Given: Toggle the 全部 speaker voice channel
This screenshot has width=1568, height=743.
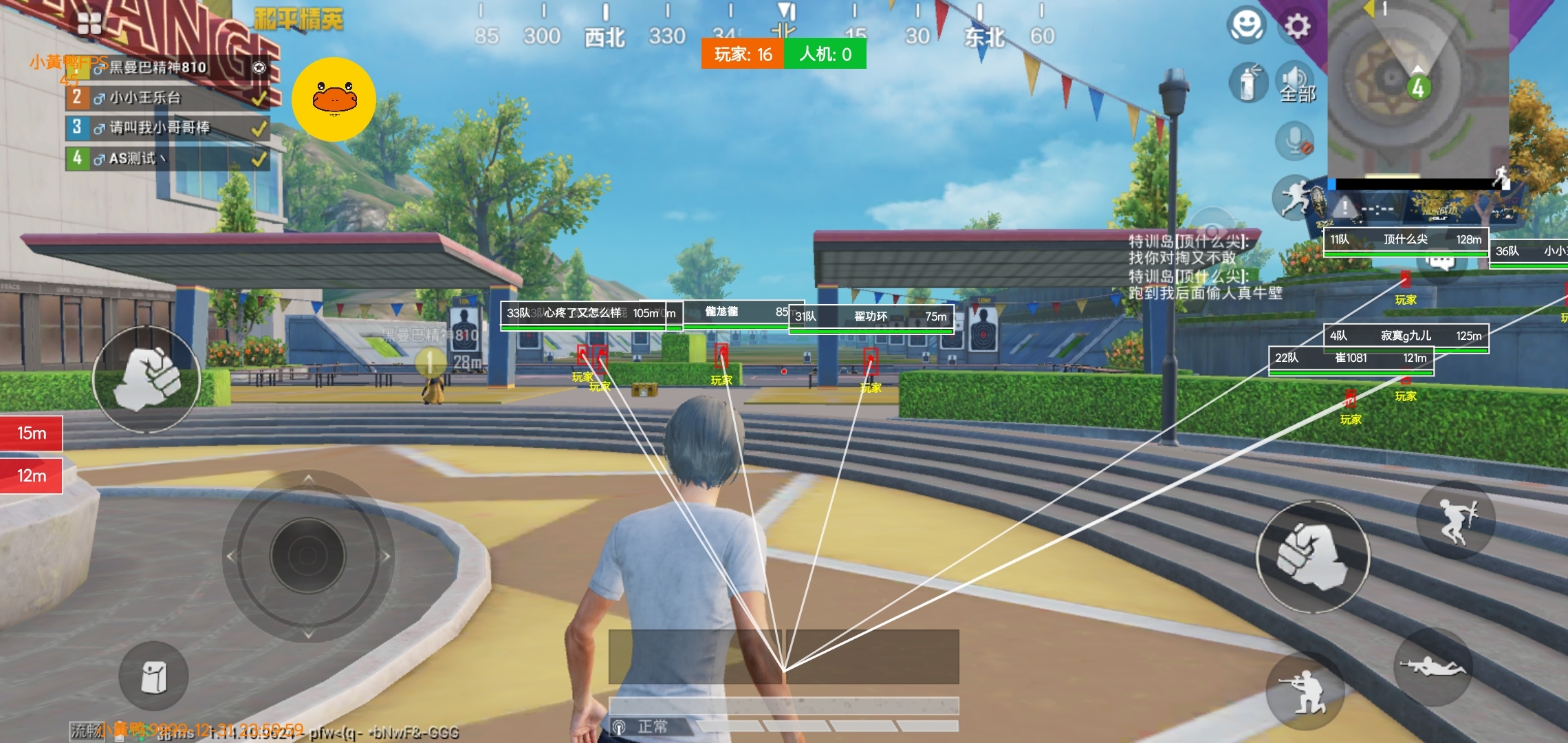Looking at the screenshot, I should (1296, 83).
